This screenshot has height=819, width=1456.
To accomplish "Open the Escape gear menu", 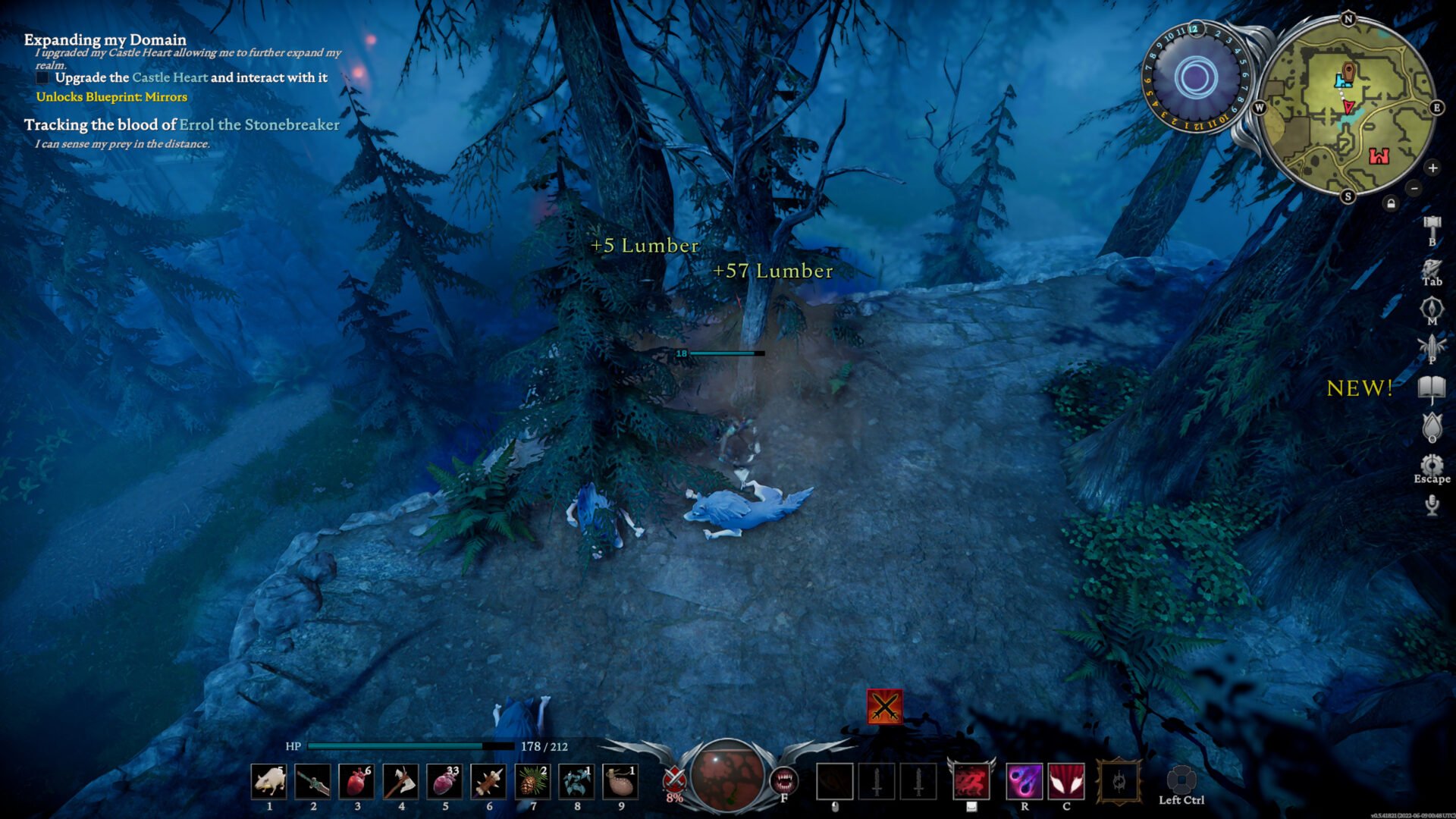I will tap(1432, 466).
